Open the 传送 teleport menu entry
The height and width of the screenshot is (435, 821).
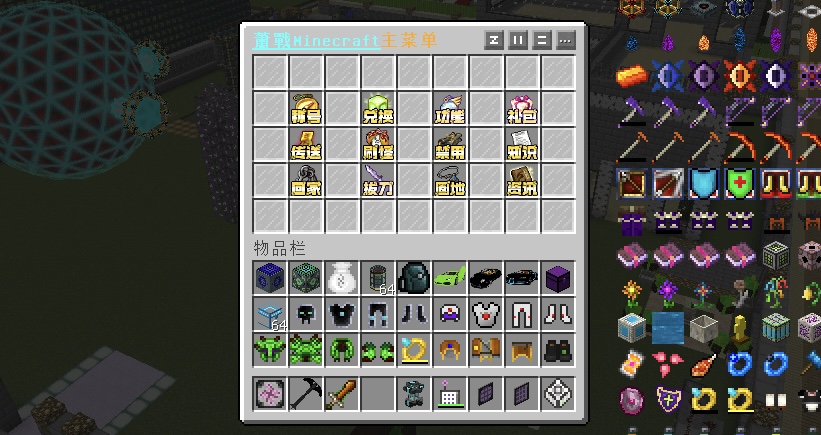tap(305, 145)
